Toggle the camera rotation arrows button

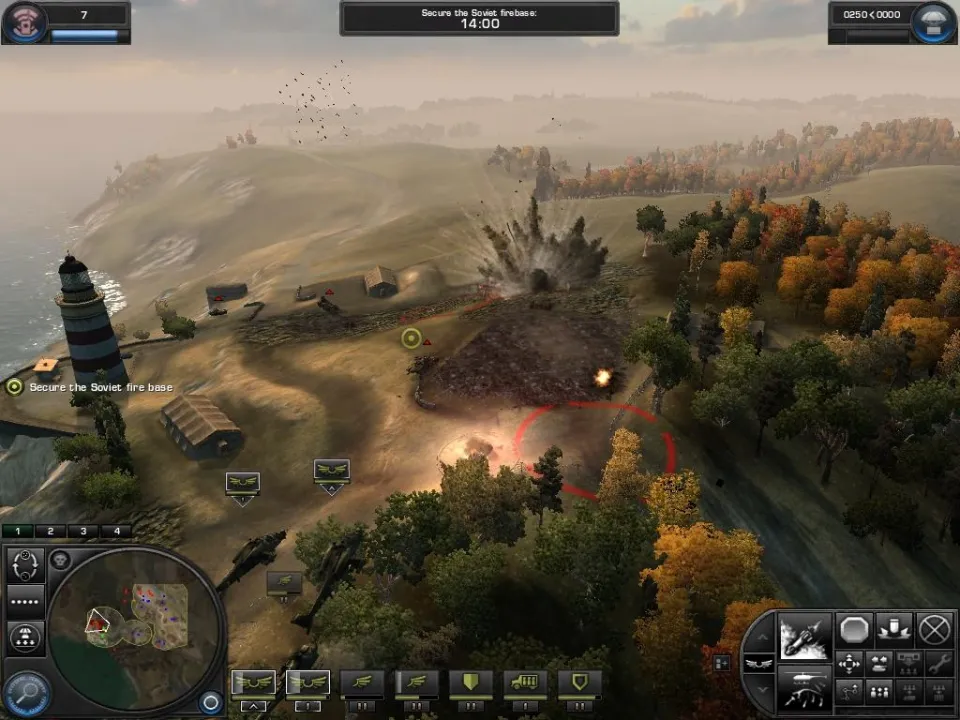[27, 565]
